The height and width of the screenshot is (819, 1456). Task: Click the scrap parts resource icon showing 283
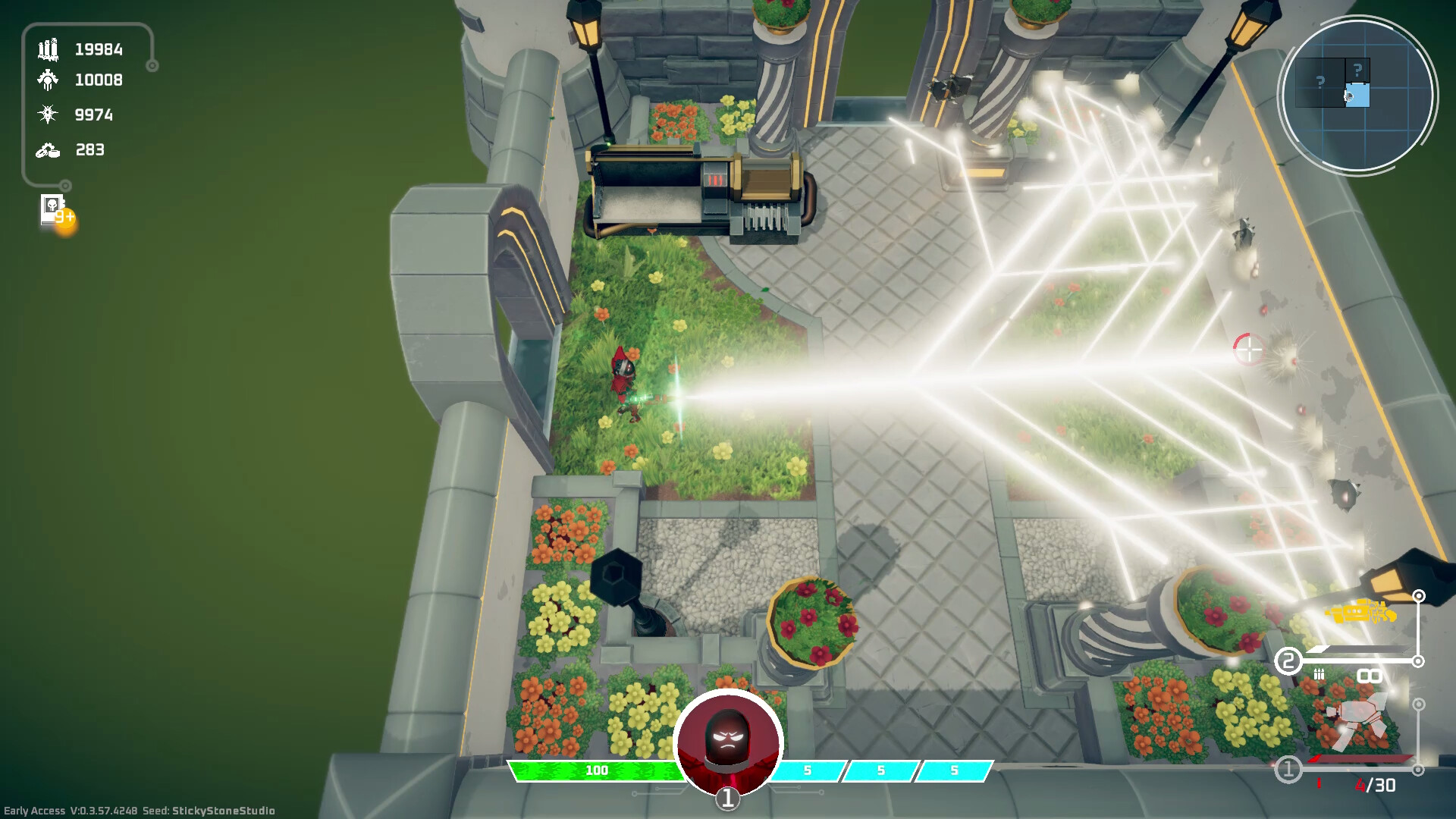pyautogui.click(x=49, y=150)
